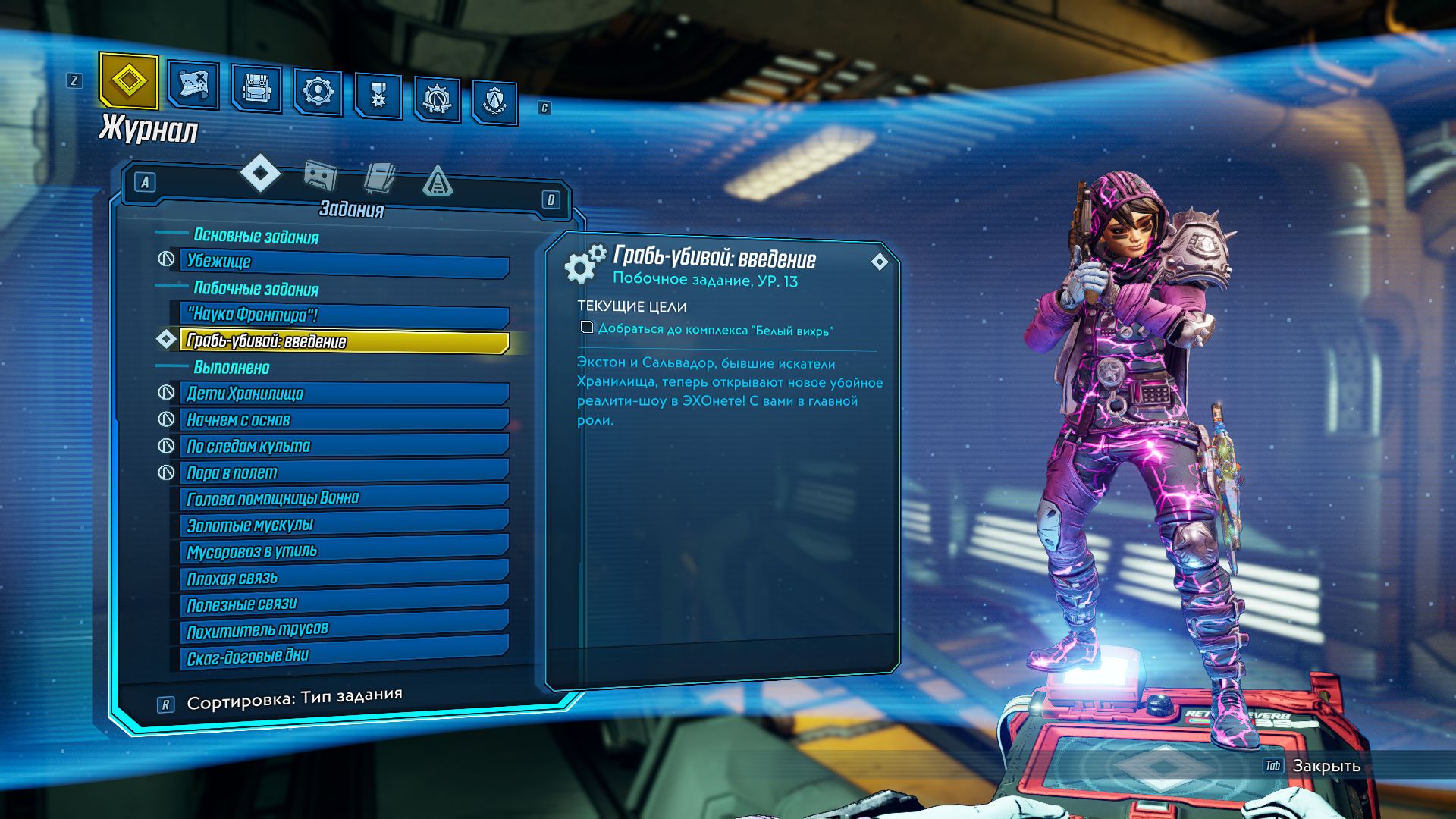The width and height of the screenshot is (1456, 819).
Task: Change sorting via "Сортировка: Тип задания"
Action: click(293, 699)
